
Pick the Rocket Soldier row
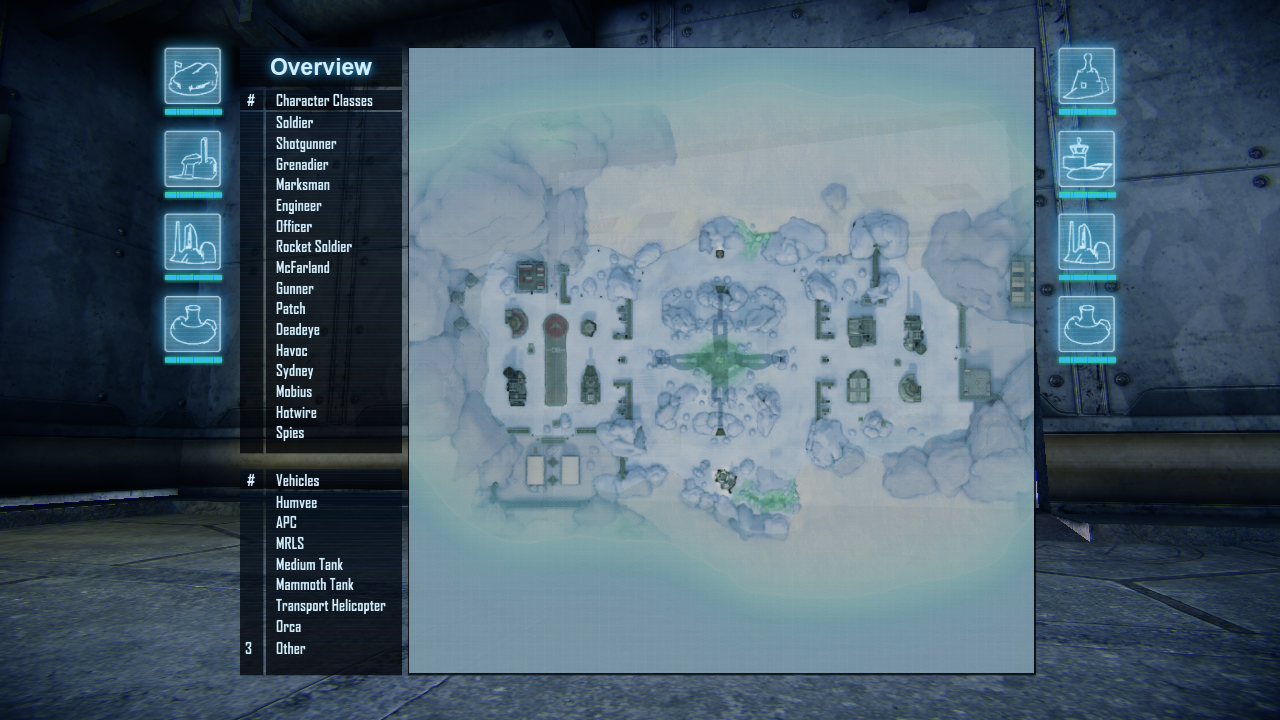[x=314, y=247]
